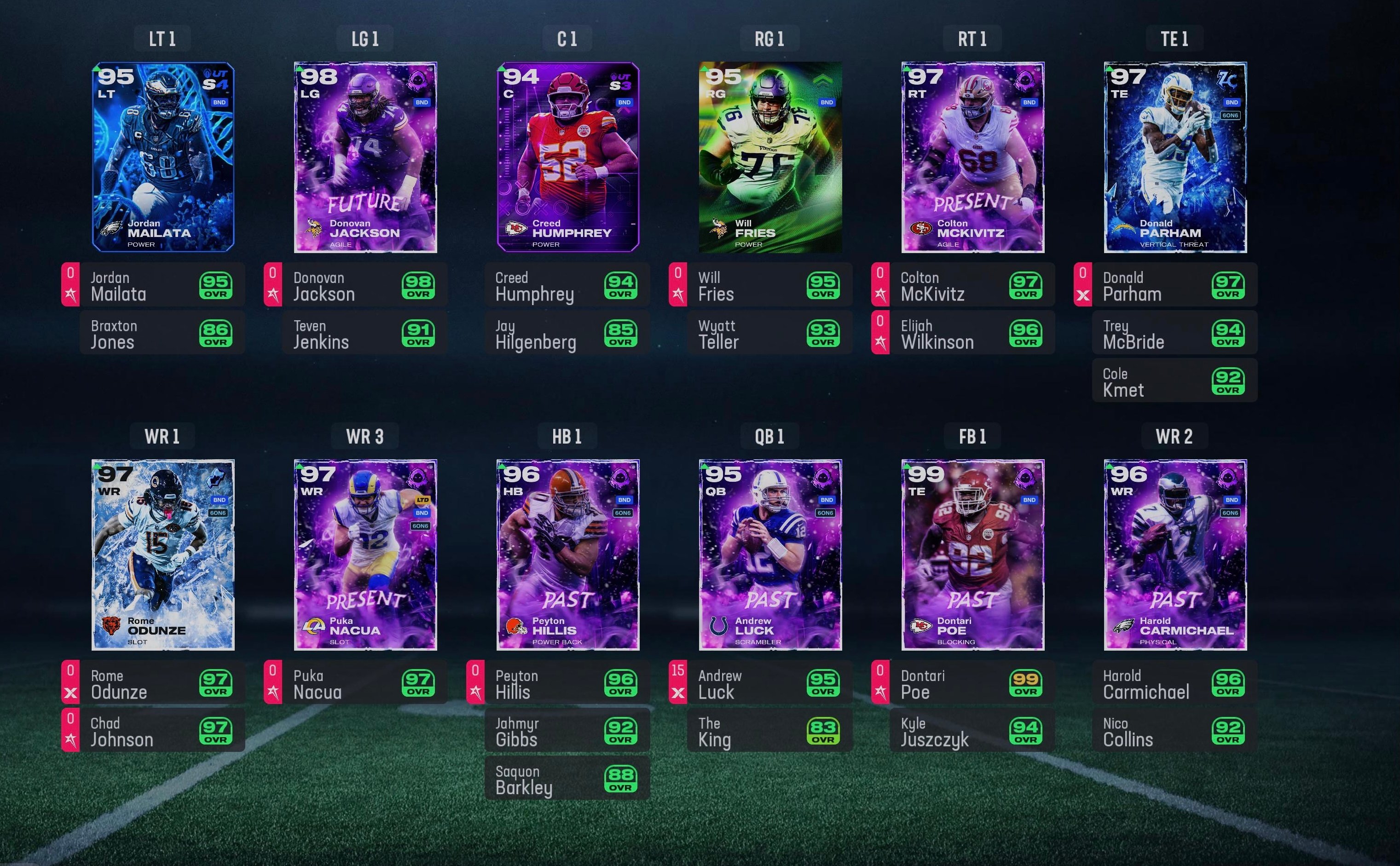
Task: Choose Puka Nacua's WR card
Action: pos(365,554)
